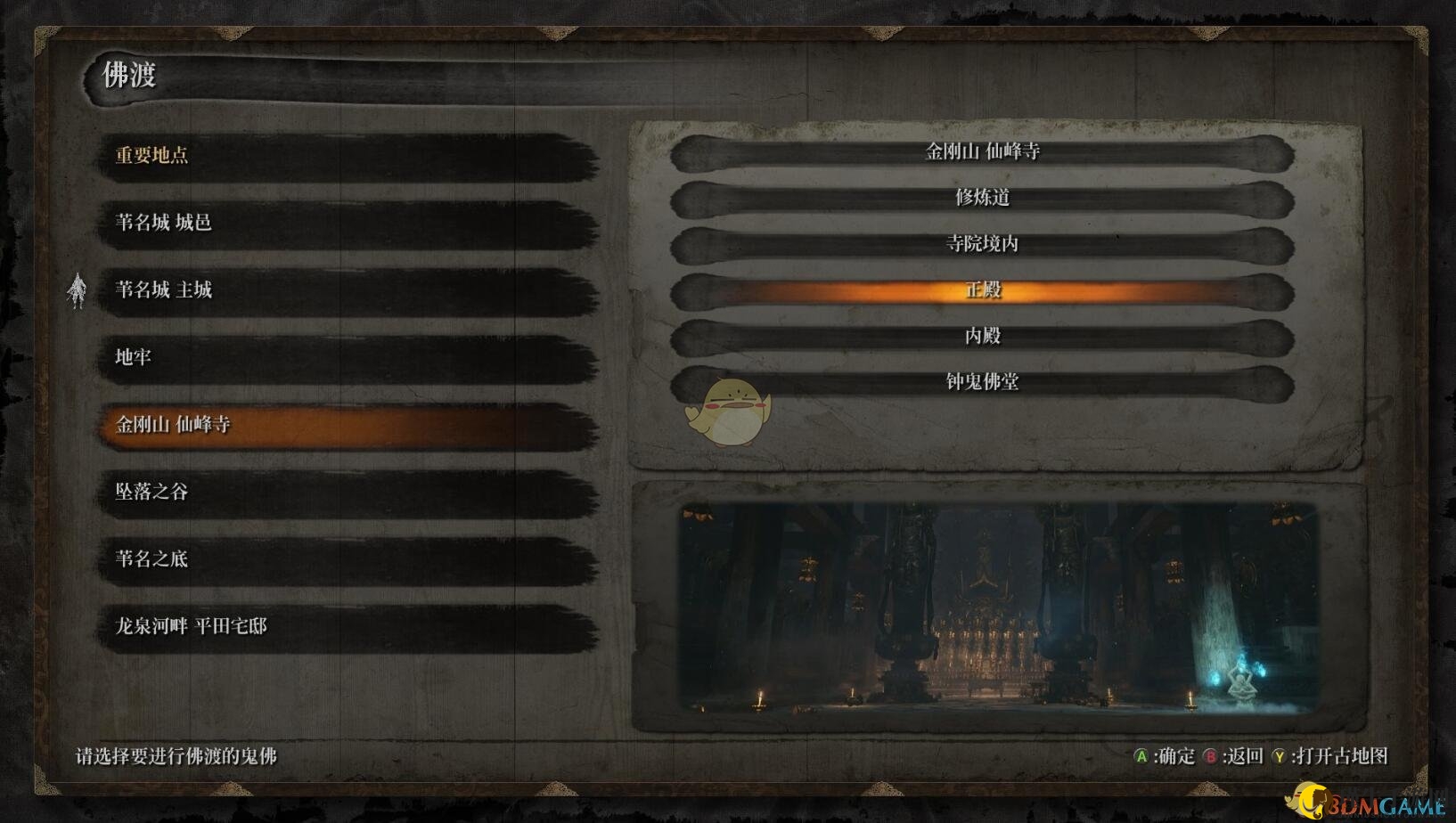The width and height of the screenshot is (1456, 823).
Task: Switch to the 坠落之谷 area
Action: tap(346, 493)
